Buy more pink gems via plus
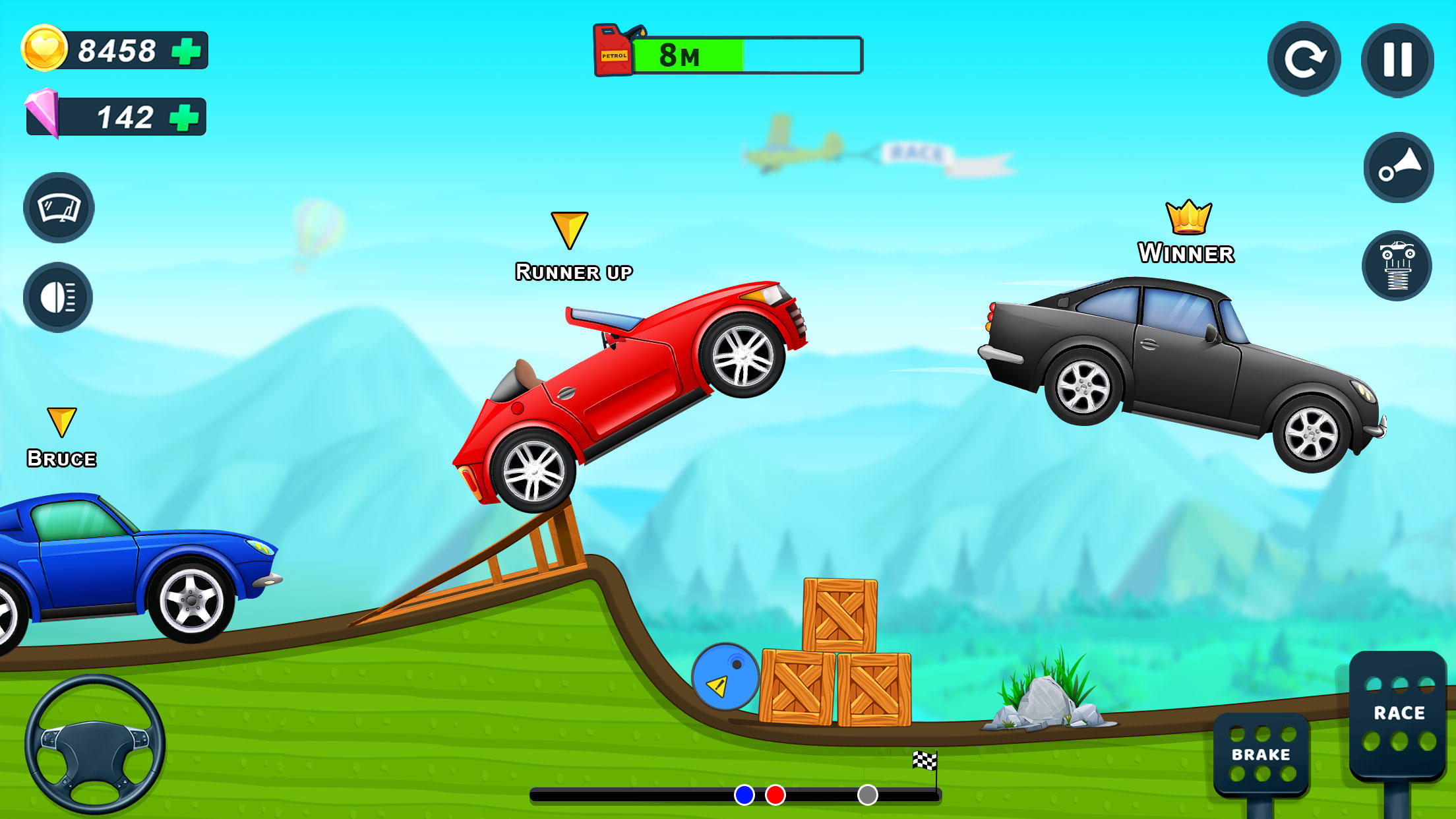Image resolution: width=1456 pixels, height=819 pixels. coord(185,117)
